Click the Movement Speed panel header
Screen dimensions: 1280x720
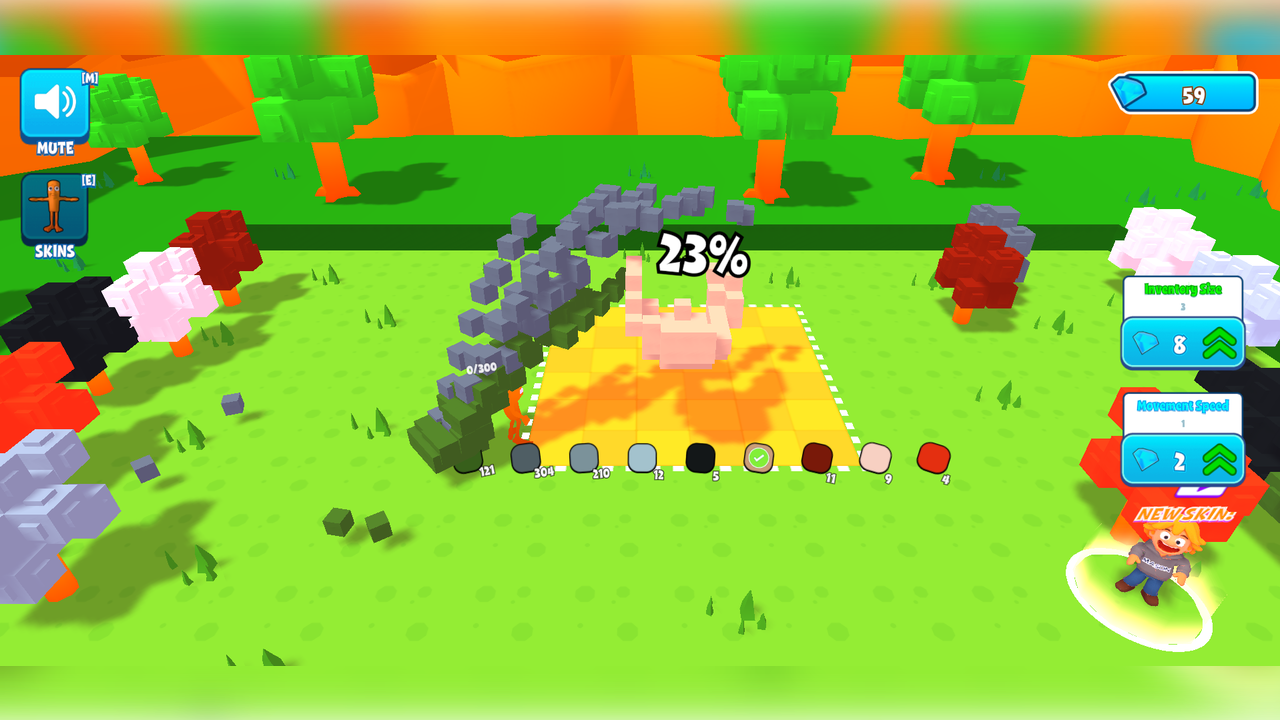click(x=1184, y=407)
